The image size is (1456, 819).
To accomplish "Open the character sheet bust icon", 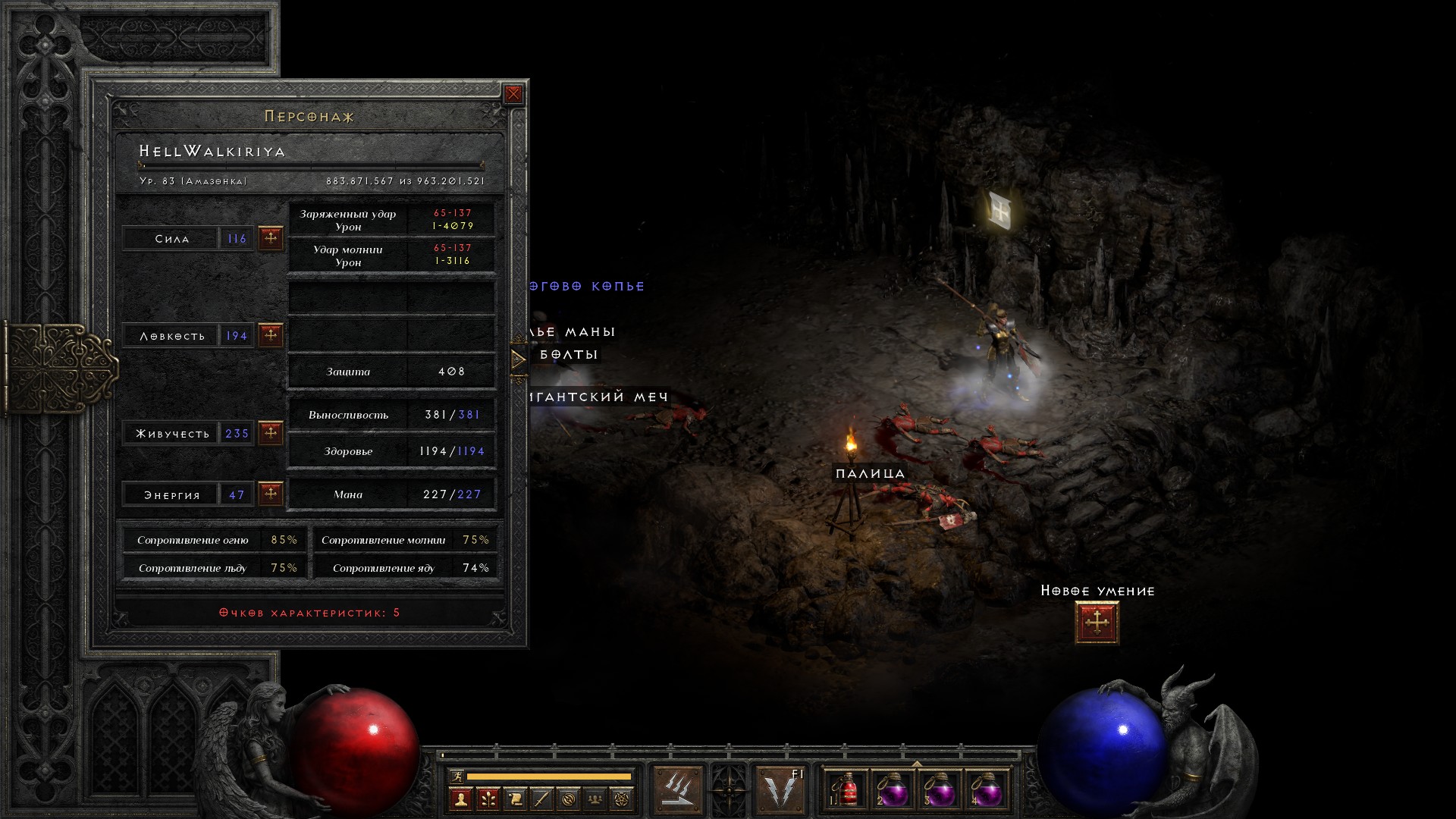I will [x=460, y=799].
